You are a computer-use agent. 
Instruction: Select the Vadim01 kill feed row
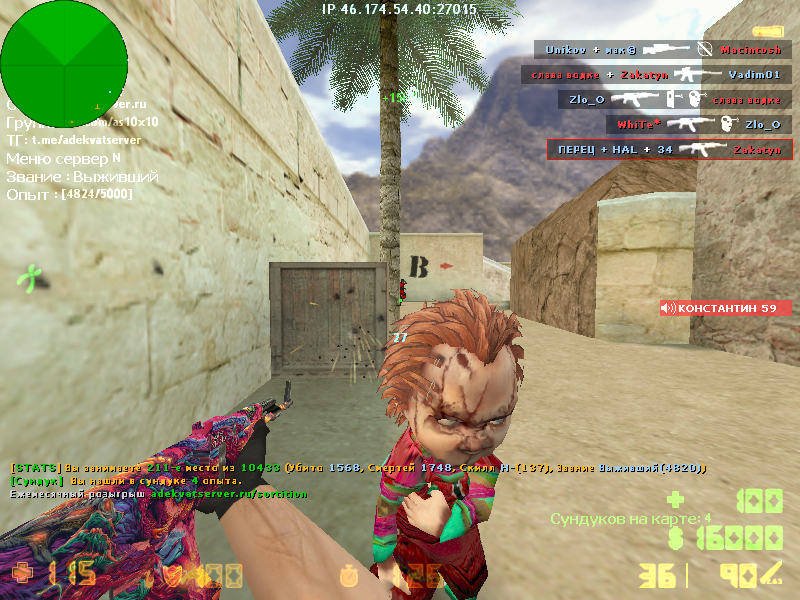655,74
